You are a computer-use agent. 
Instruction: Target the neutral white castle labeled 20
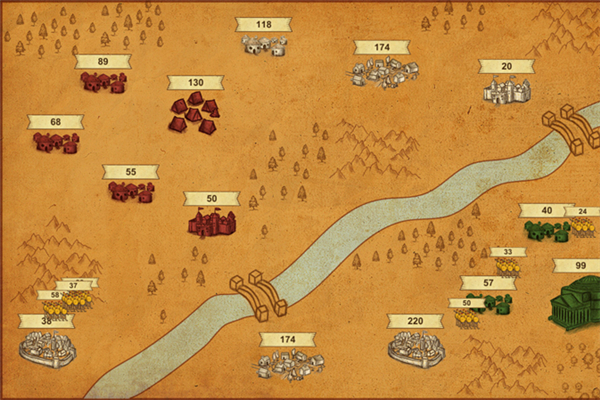[506, 90]
